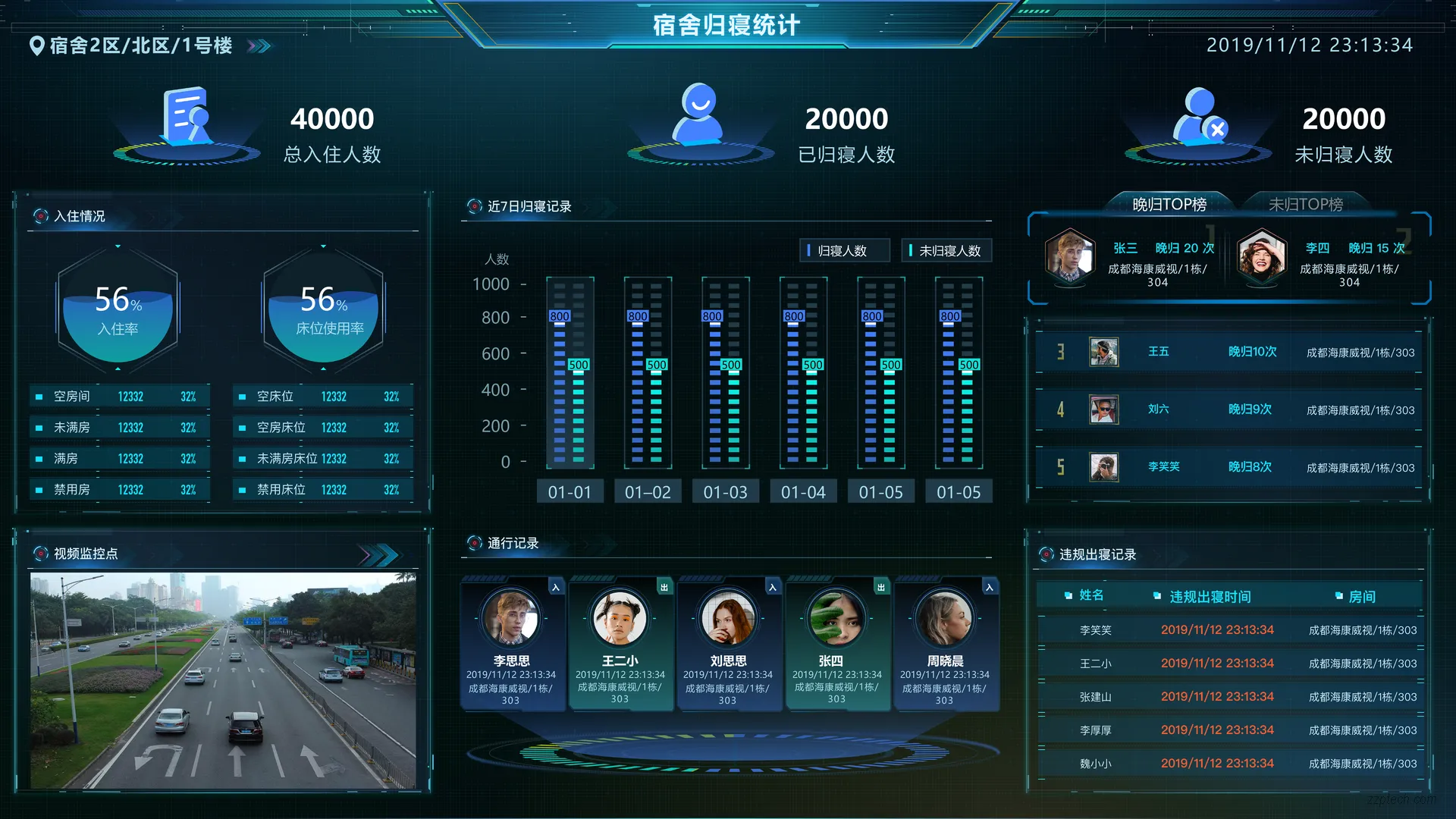Toggle the 归寝人数 chart legend
Image resolution: width=1456 pixels, height=819 pixels.
pos(844,250)
